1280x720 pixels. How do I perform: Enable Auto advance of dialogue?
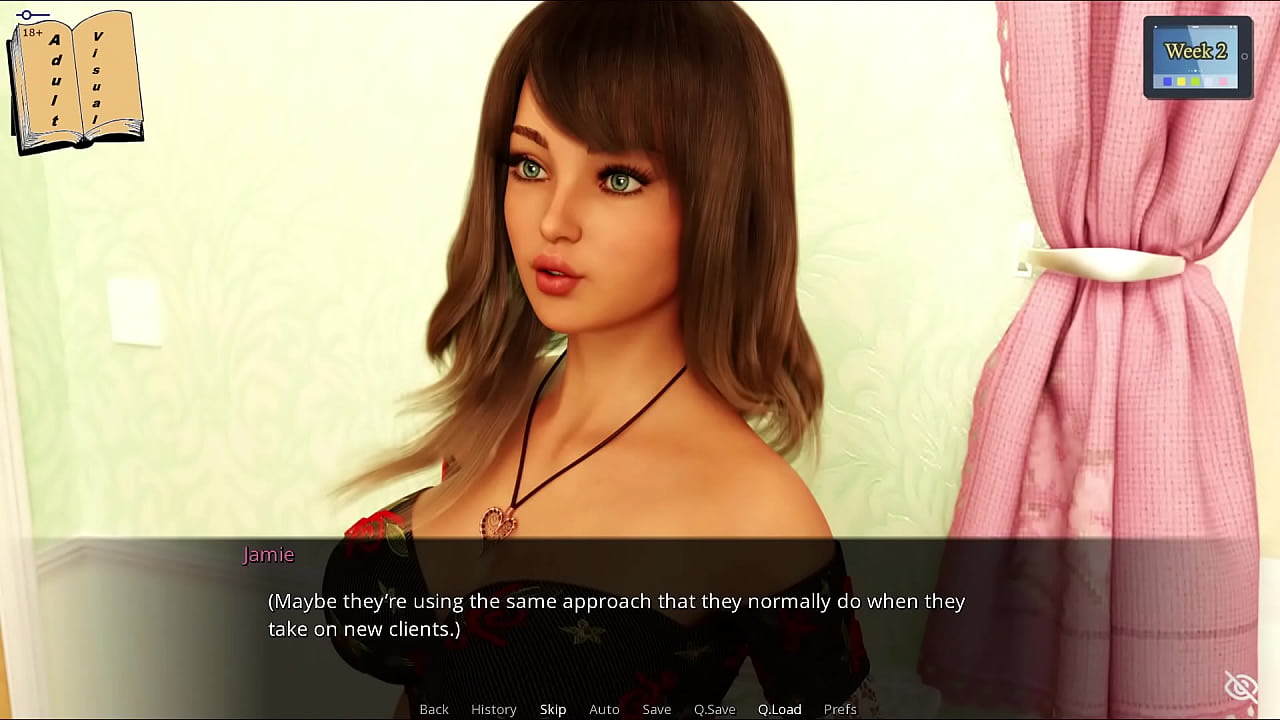pyautogui.click(x=604, y=709)
